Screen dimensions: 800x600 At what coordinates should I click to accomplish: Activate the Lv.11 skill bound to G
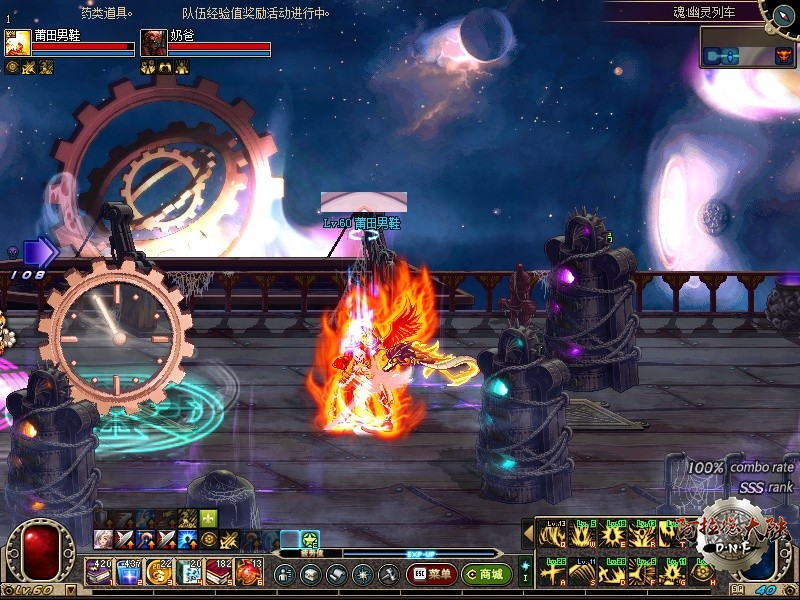(x=671, y=572)
